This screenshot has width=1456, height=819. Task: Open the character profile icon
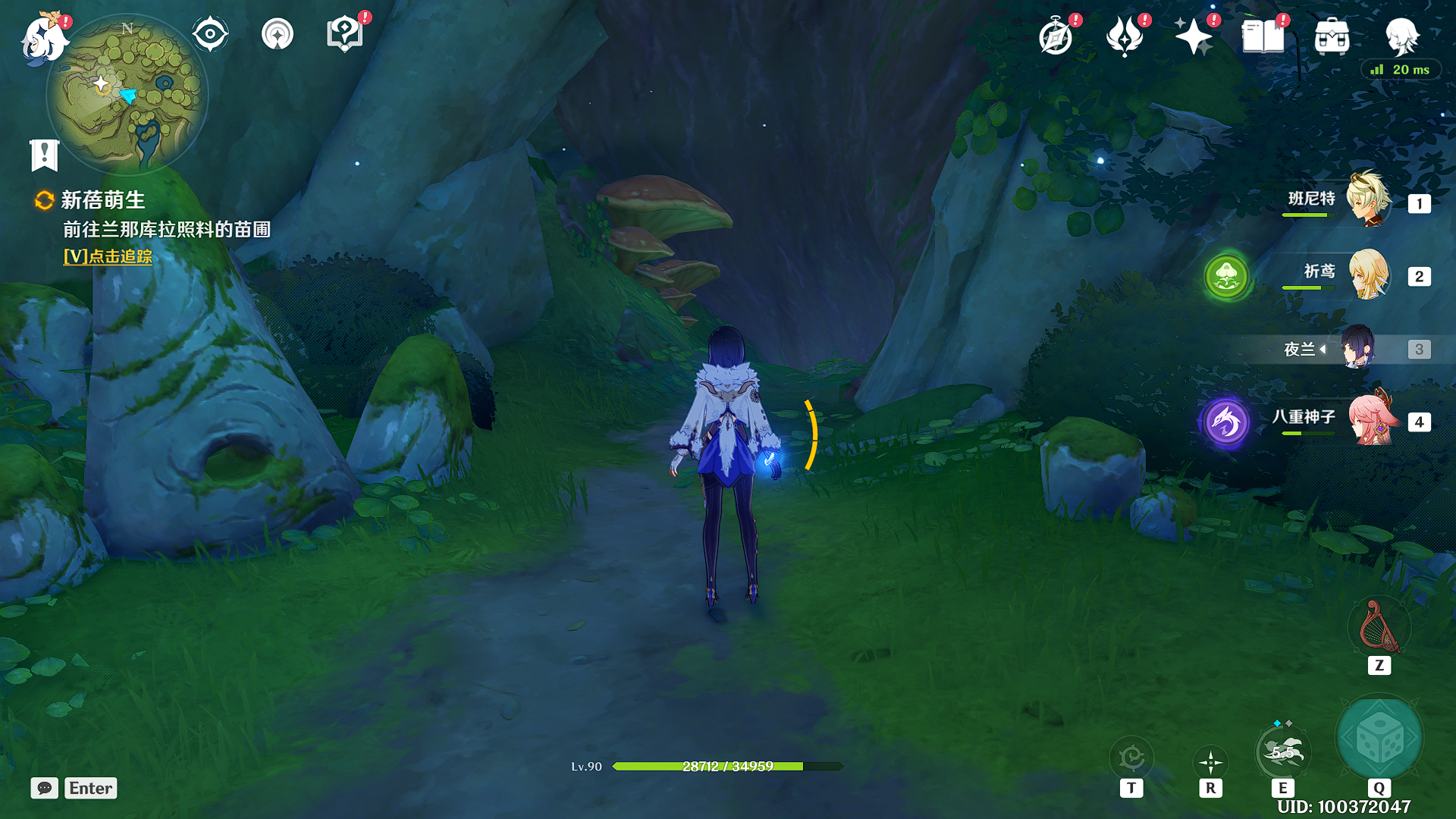pyautogui.click(x=1401, y=36)
